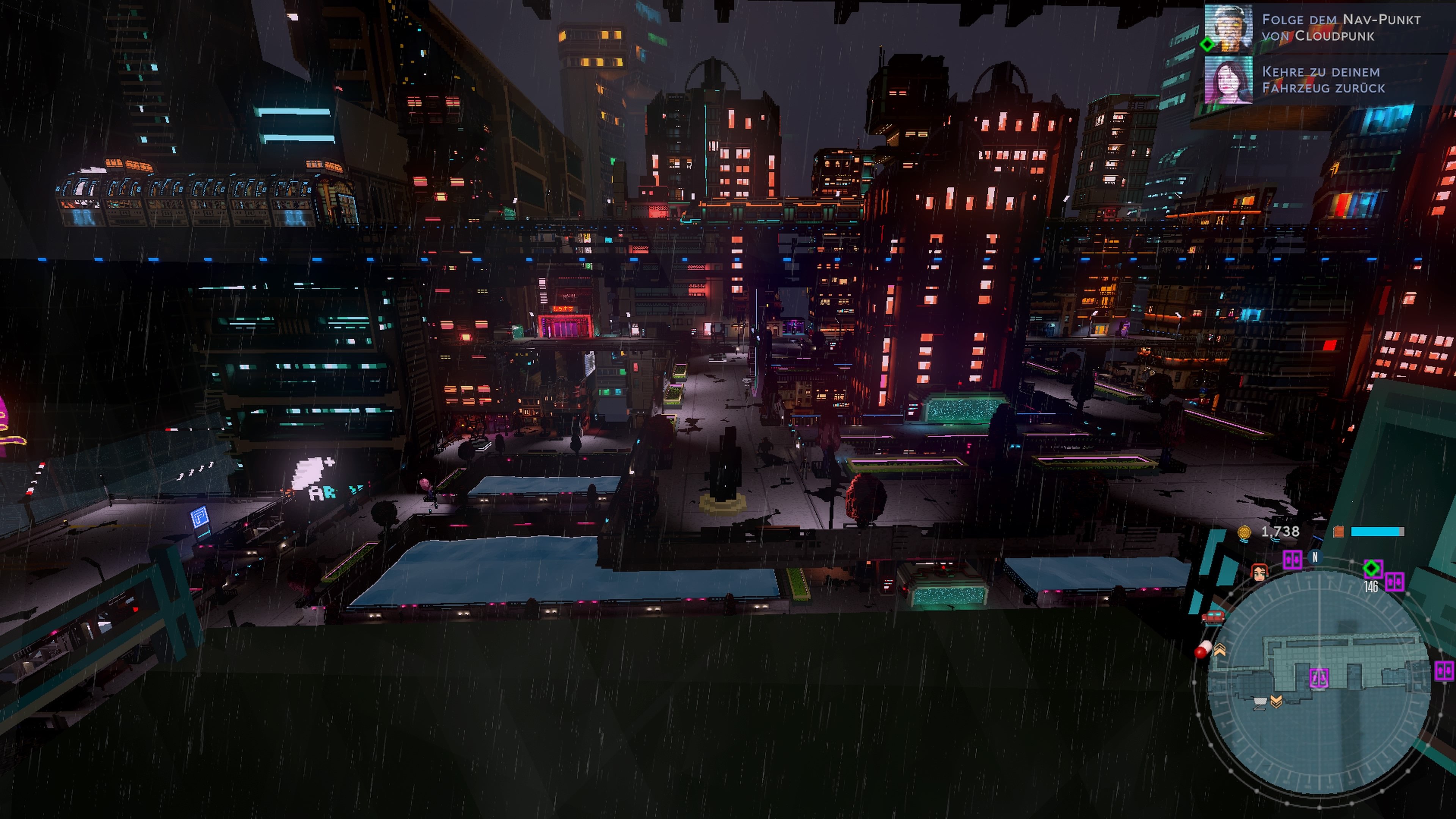Select the red-haired character portrait beside minimap
This screenshot has width=1456, height=819.
coord(1259,573)
